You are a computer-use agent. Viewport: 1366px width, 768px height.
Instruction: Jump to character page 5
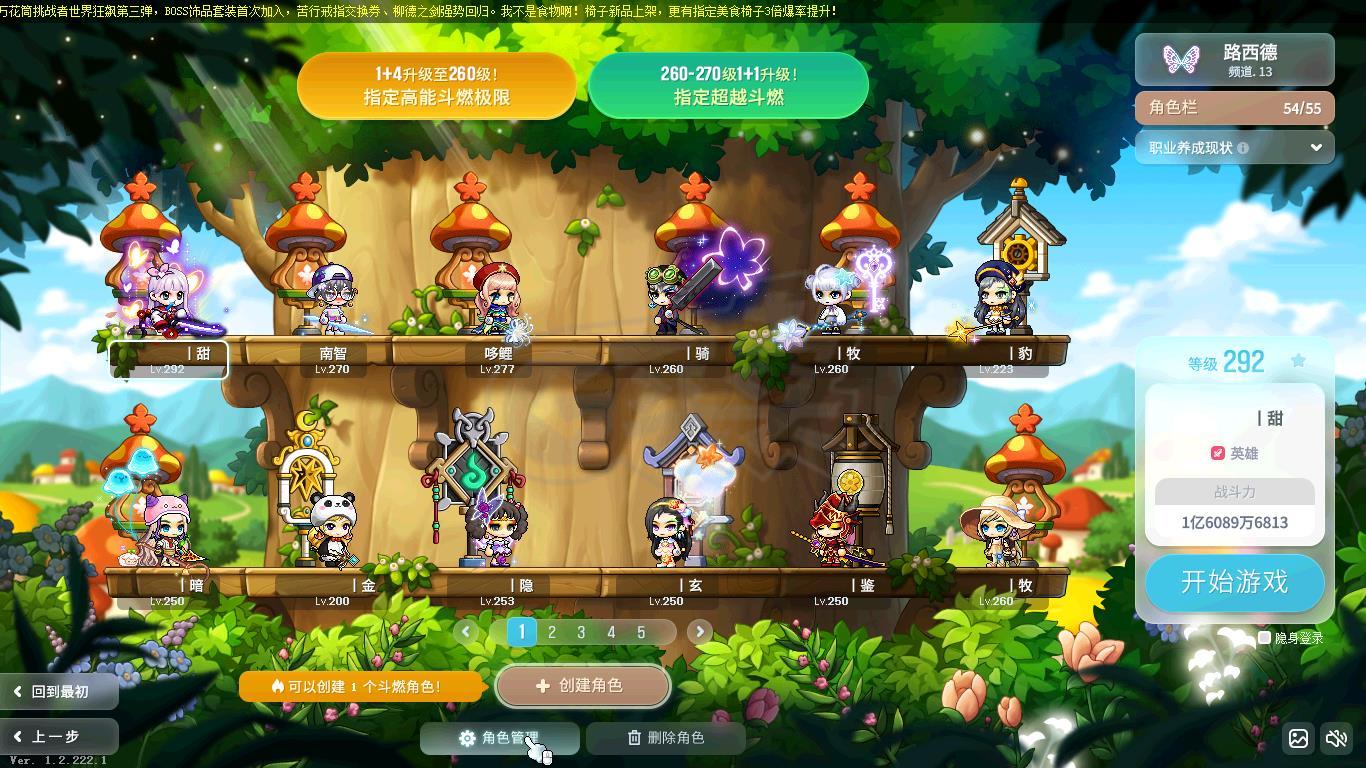(x=641, y=632)
